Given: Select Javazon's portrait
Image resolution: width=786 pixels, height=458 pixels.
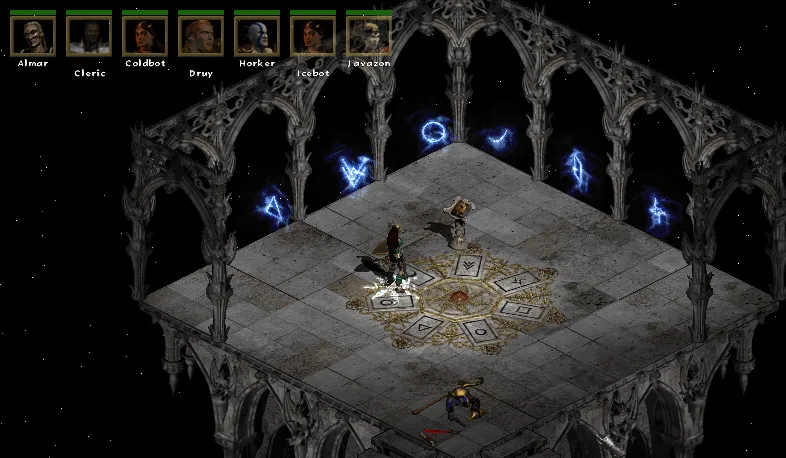Looking at the screenshot, I should [368, 35].
